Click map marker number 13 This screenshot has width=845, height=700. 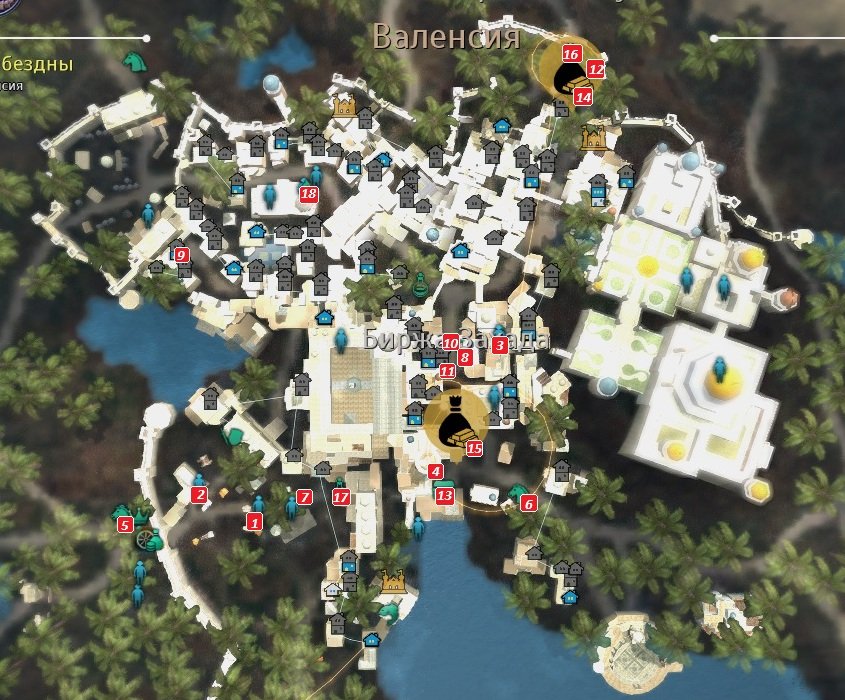pyautogui.click(x=445, y=495)
